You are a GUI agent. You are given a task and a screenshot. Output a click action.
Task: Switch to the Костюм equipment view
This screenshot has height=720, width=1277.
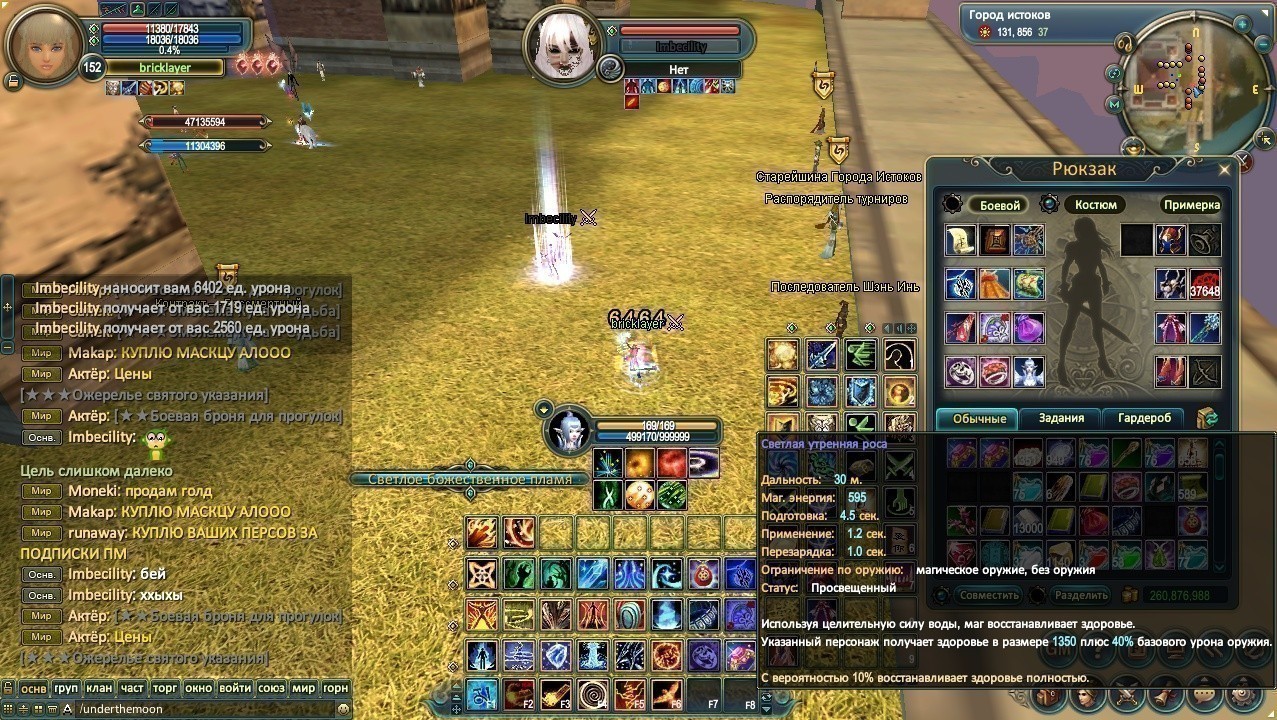1095,205
